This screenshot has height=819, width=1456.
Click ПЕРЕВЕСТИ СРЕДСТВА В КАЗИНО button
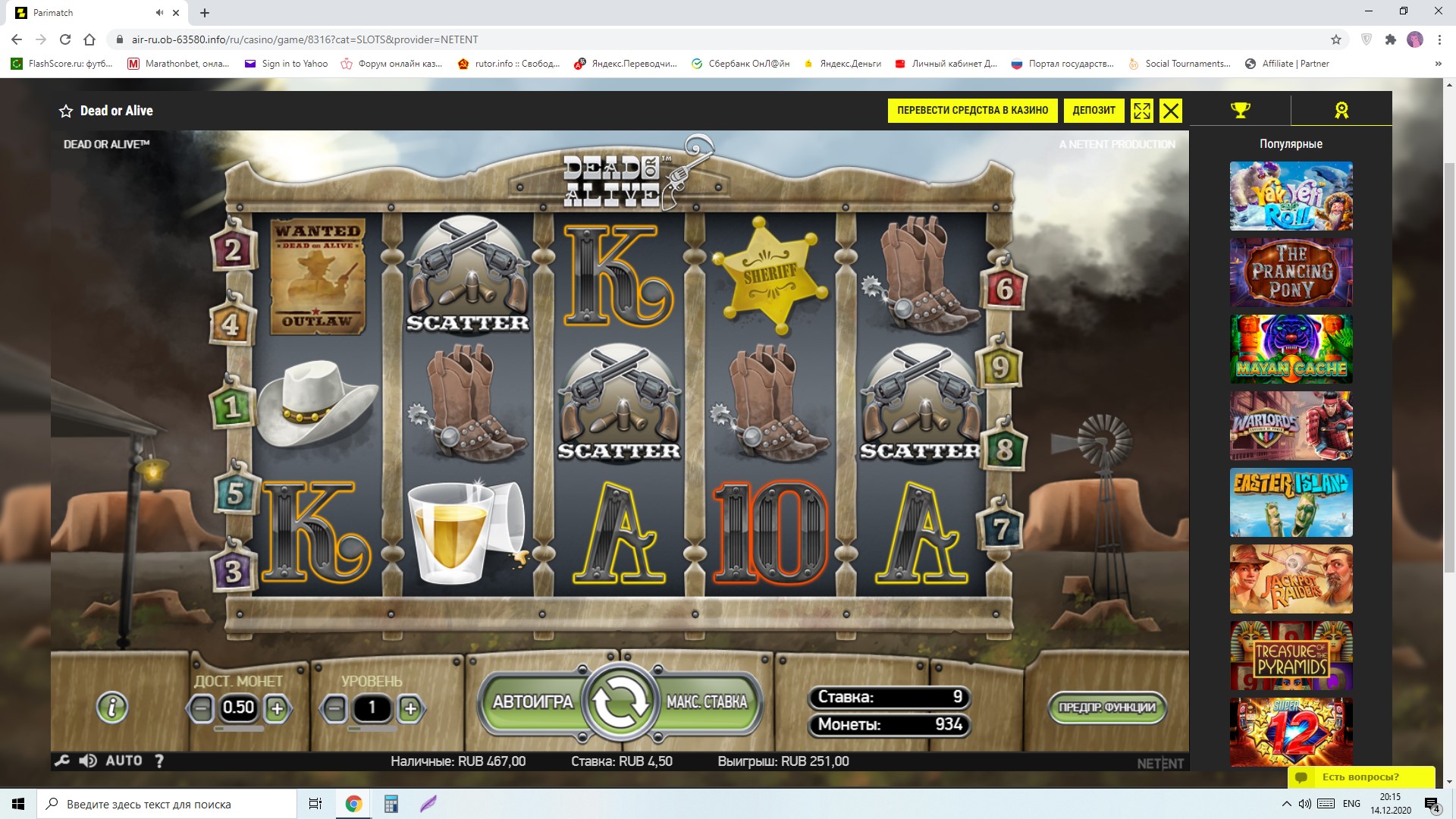(x=972, y=111)
